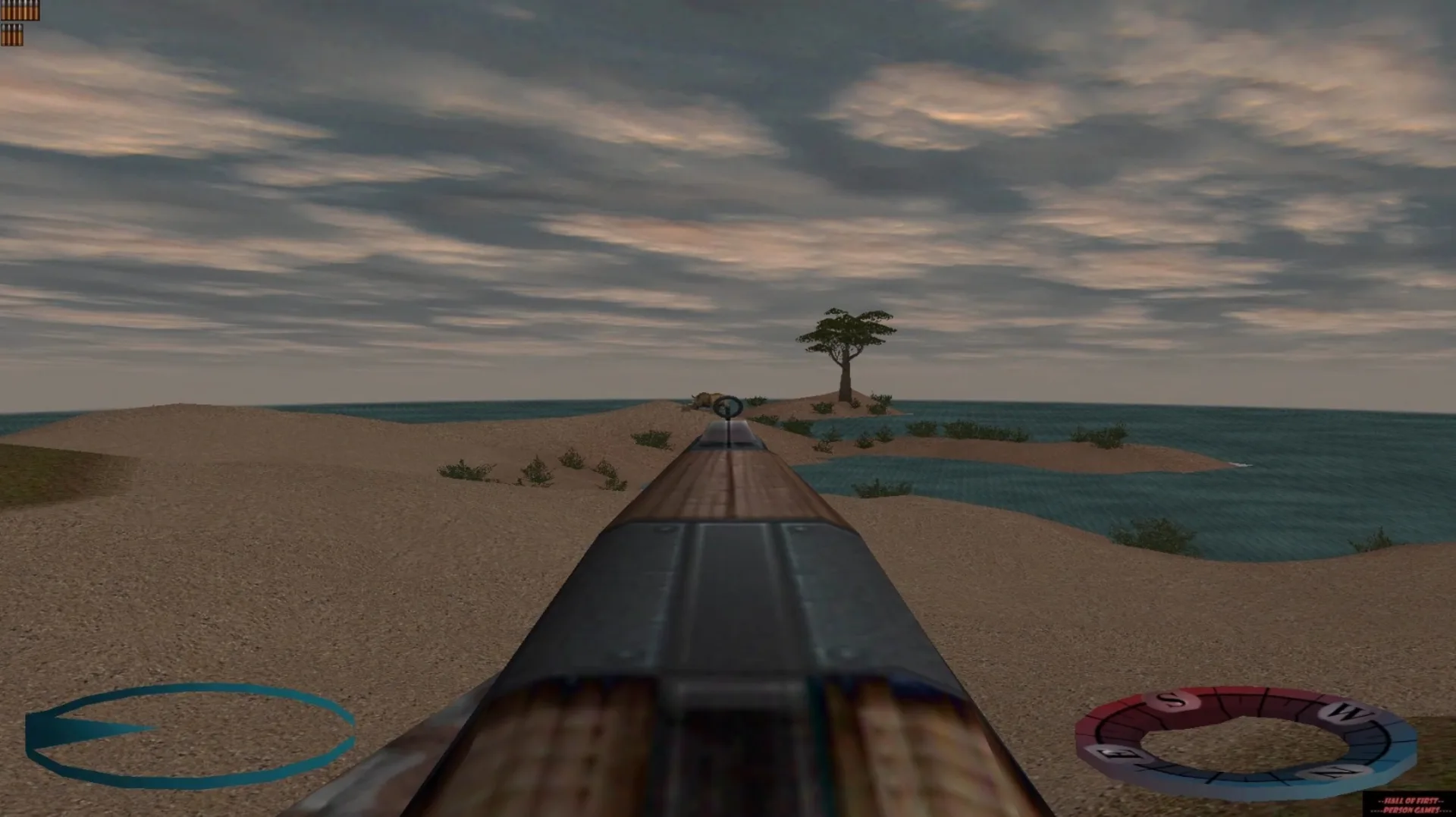Click the circular crosshair reticle
The height and width of the screenshot is (817, 1456).
[728, 407]
